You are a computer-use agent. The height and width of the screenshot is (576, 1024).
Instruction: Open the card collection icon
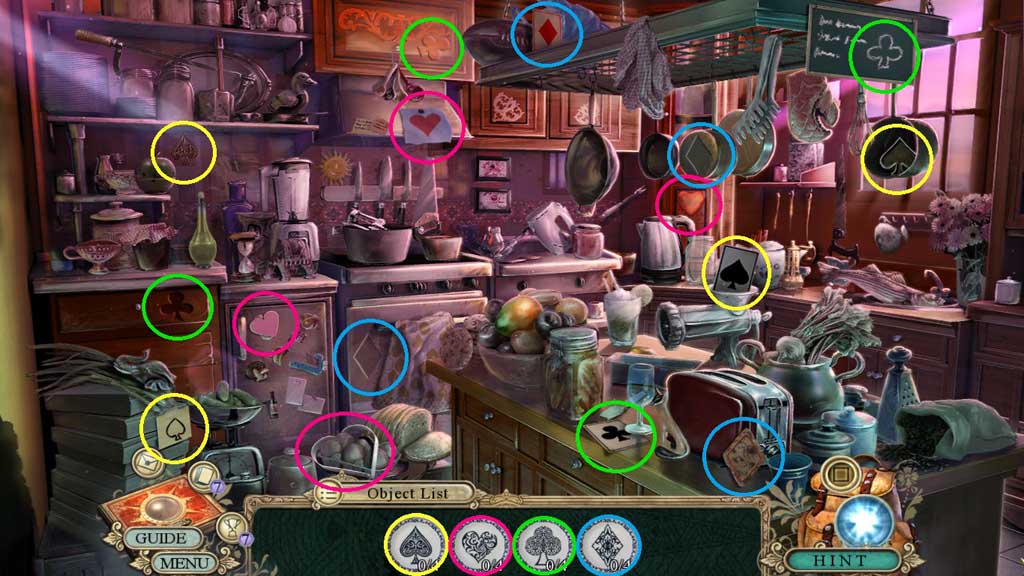tap(200, 476)
